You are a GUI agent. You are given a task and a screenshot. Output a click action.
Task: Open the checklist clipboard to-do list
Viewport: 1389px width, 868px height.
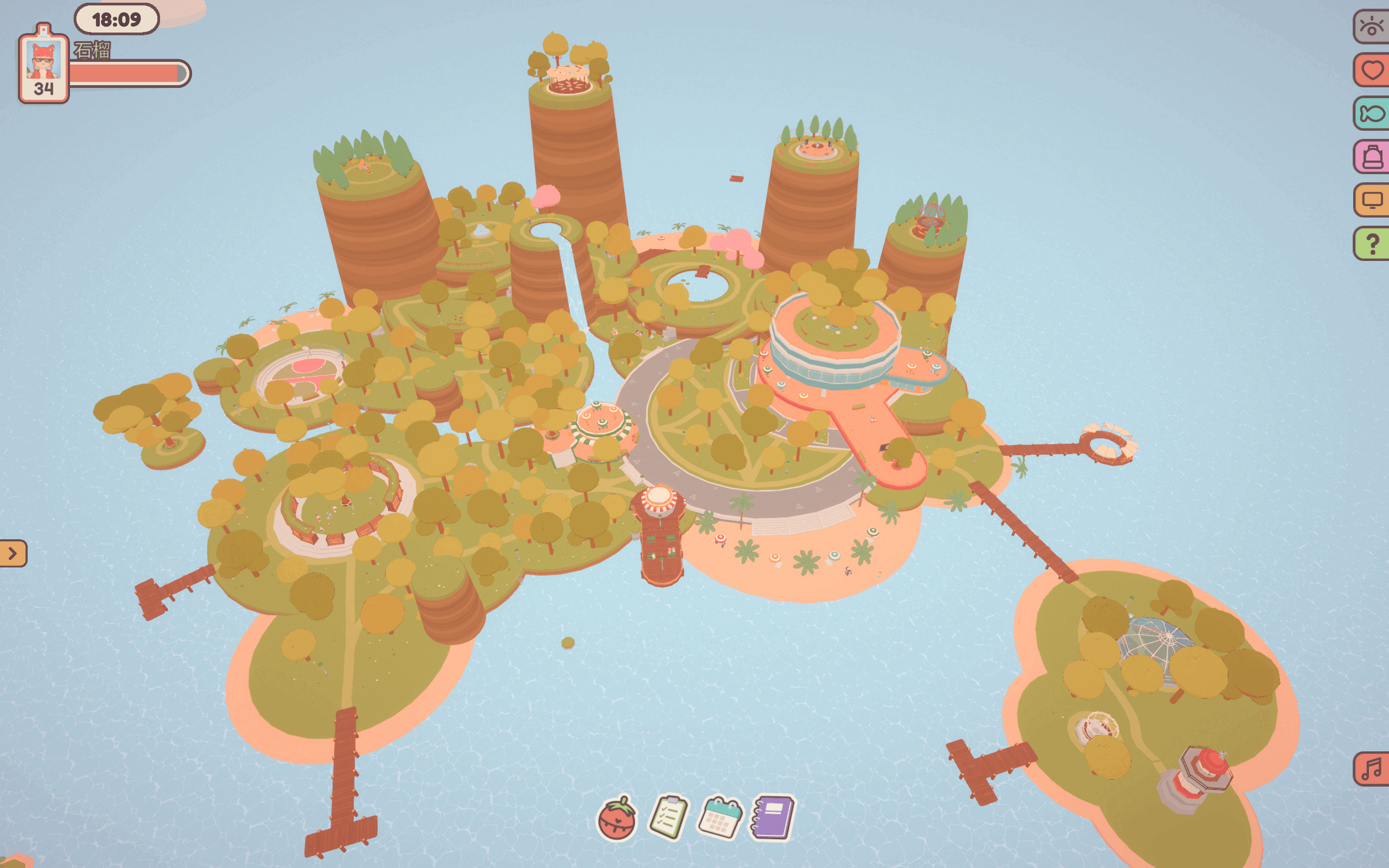(x=668, y=818)
